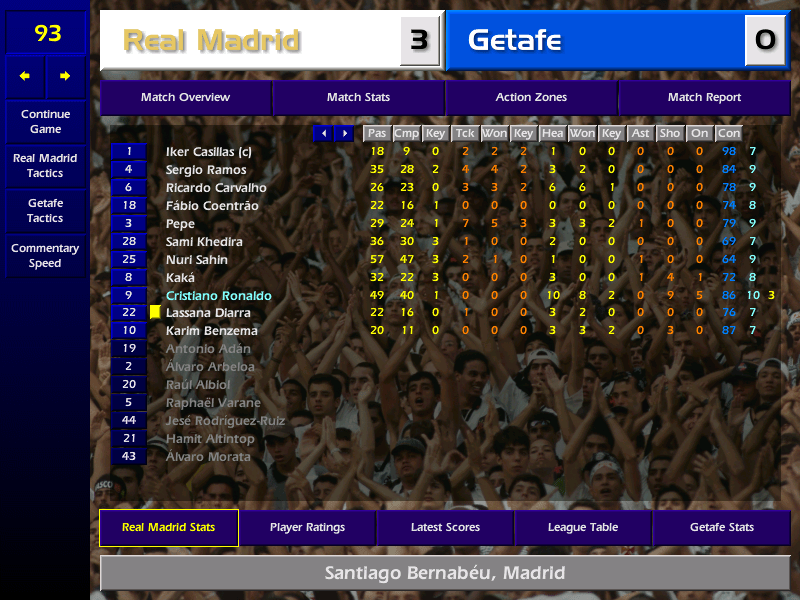Open the Match Report tab
This screenshot has width=800, height=600.
click(704, 98)
